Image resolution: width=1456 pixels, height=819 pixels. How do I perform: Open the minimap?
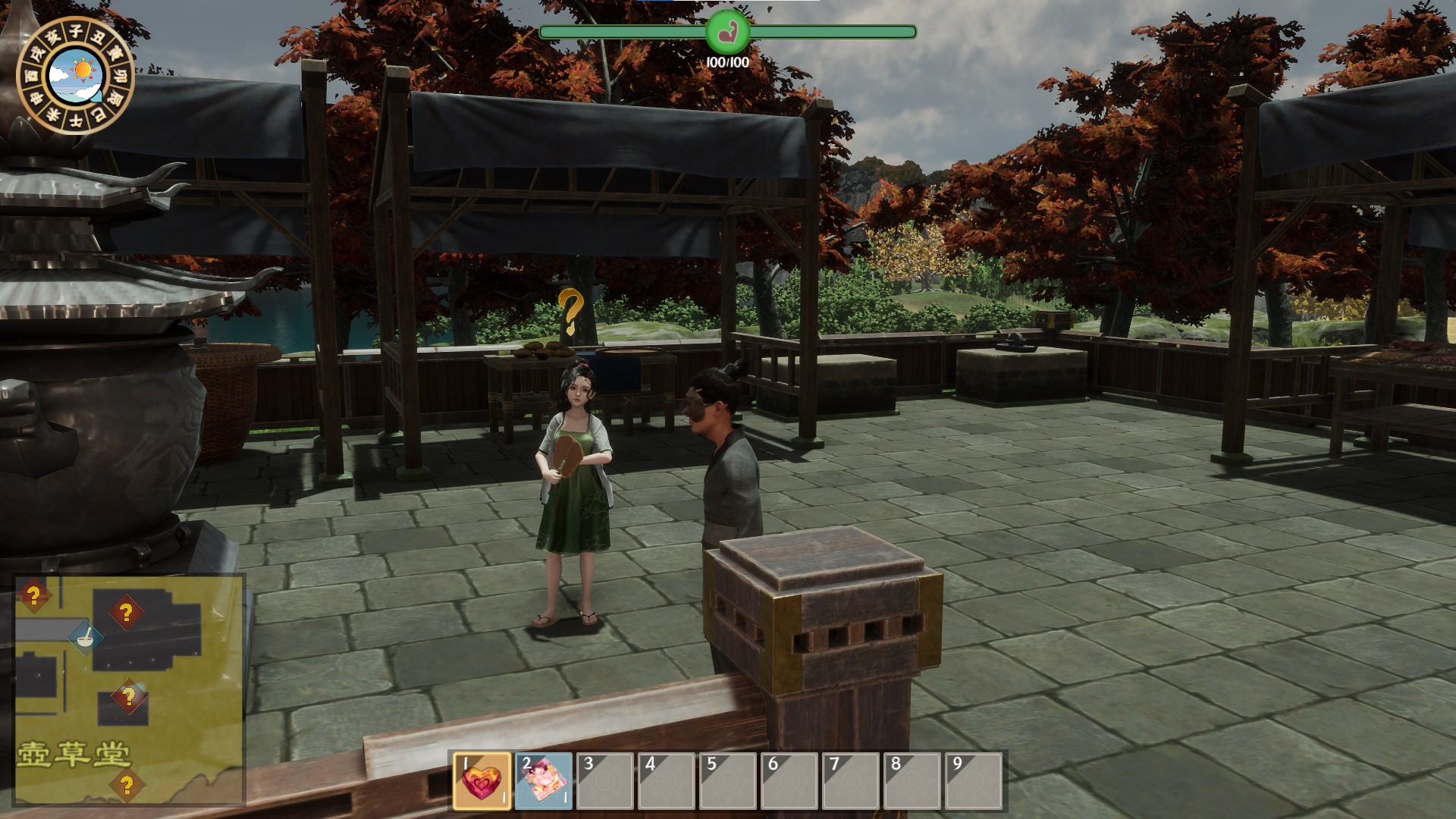129,689
